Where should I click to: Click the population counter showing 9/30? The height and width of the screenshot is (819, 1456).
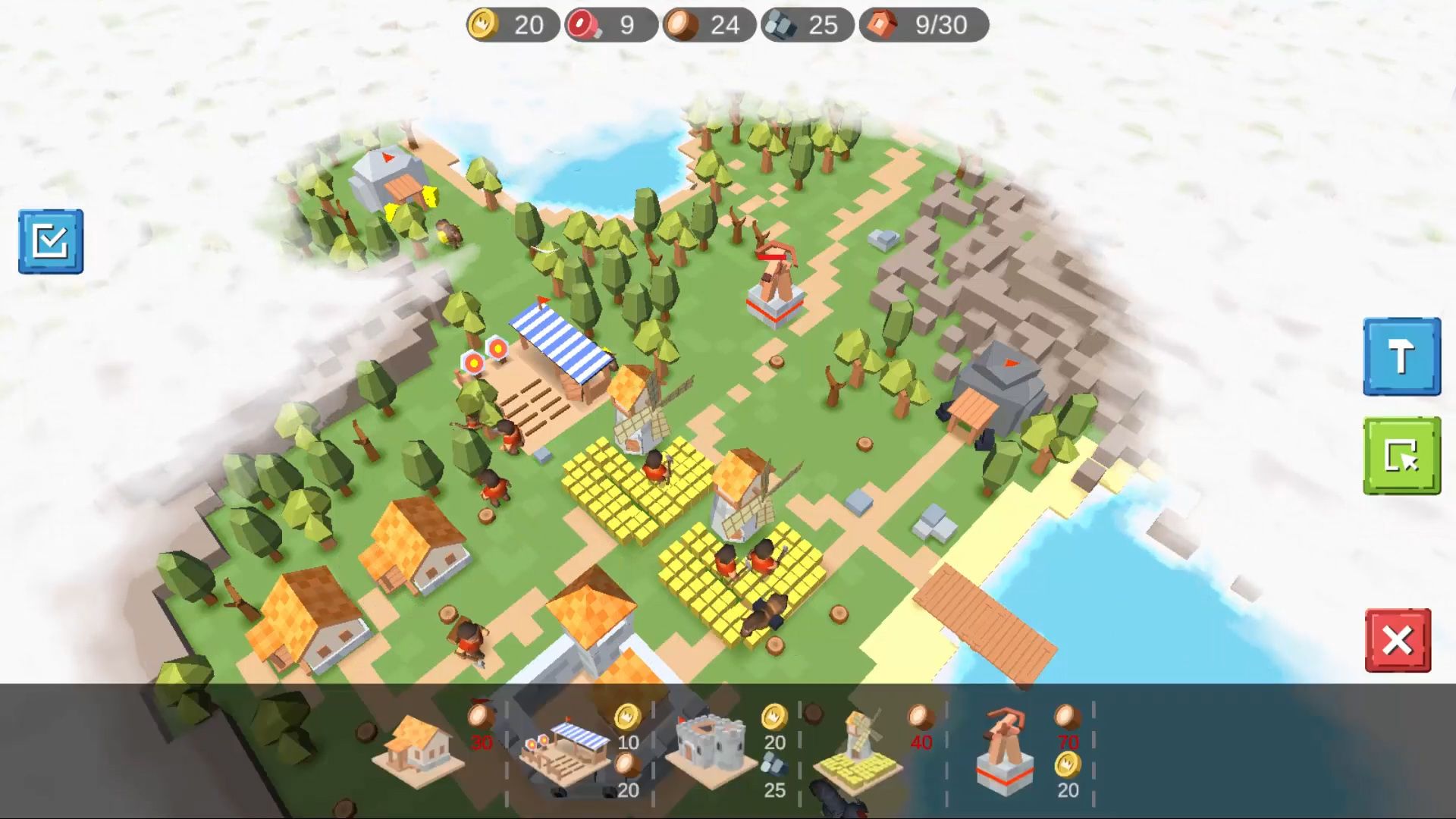pyautogui.click(x=921, y=25)
